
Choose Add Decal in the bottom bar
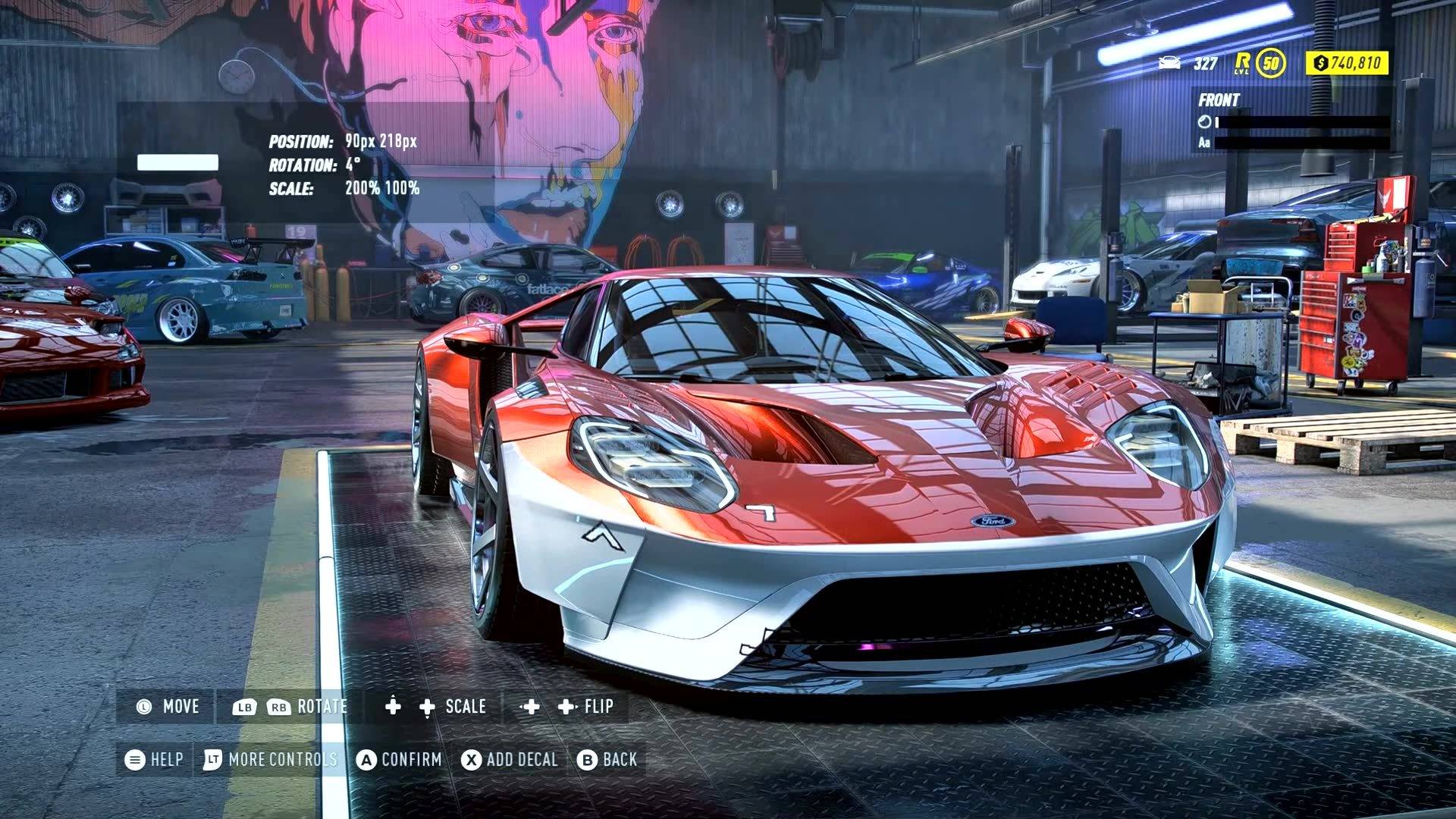[510, 760]
